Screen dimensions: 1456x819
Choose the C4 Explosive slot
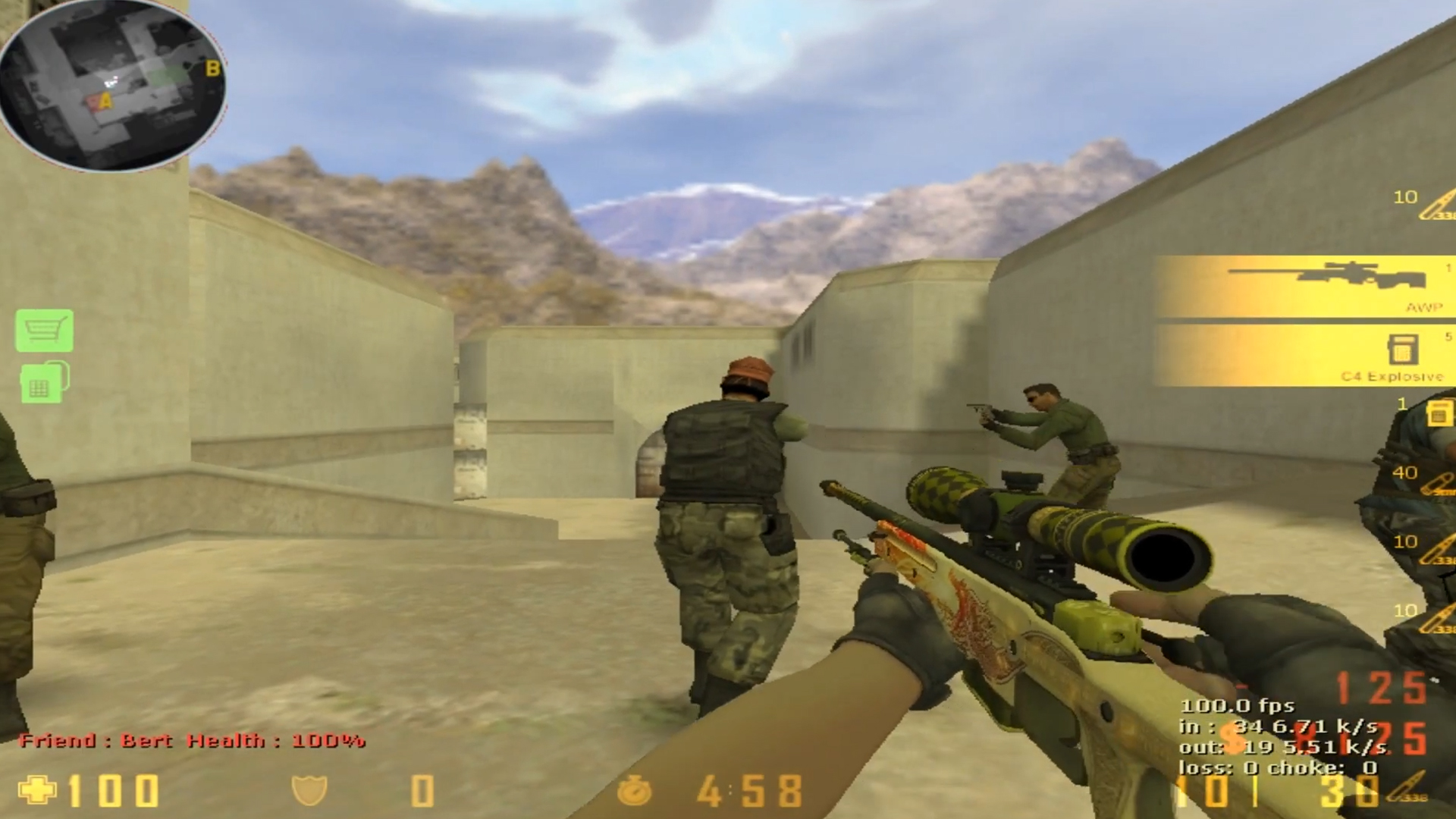(x=1304, y=356)
